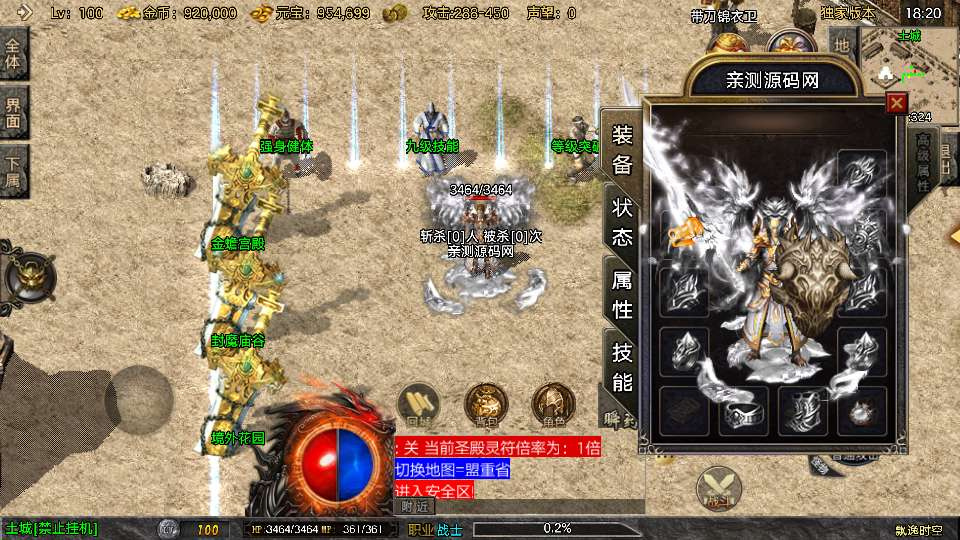Choose the 界面 interface side button
960x540 pixels.
tap(13, 112)
